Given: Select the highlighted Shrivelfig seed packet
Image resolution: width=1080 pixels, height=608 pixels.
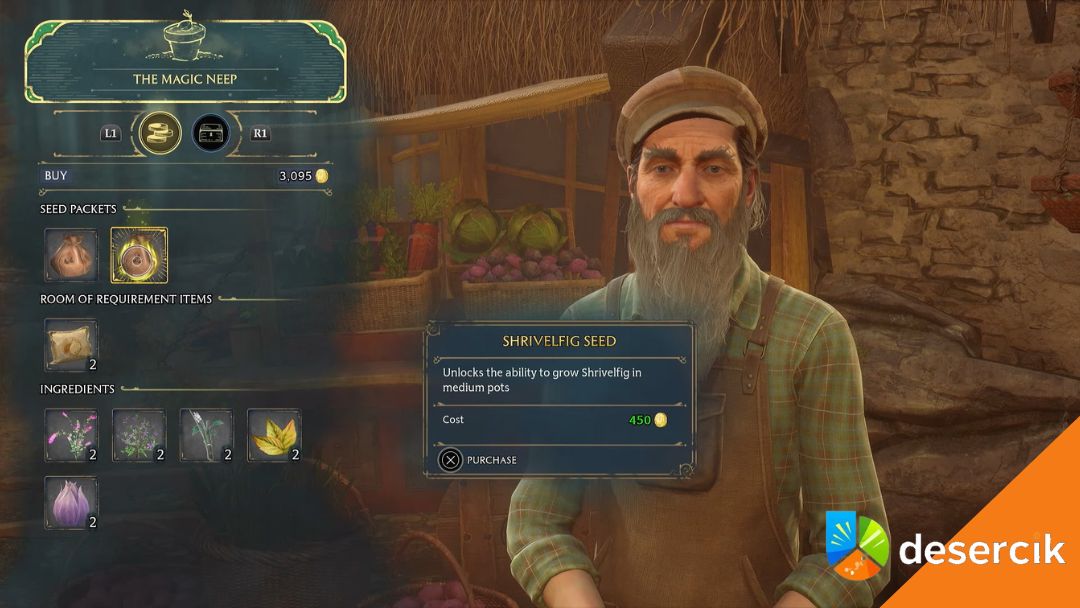Looking at the screenshot, I should [x=139, y=255].
